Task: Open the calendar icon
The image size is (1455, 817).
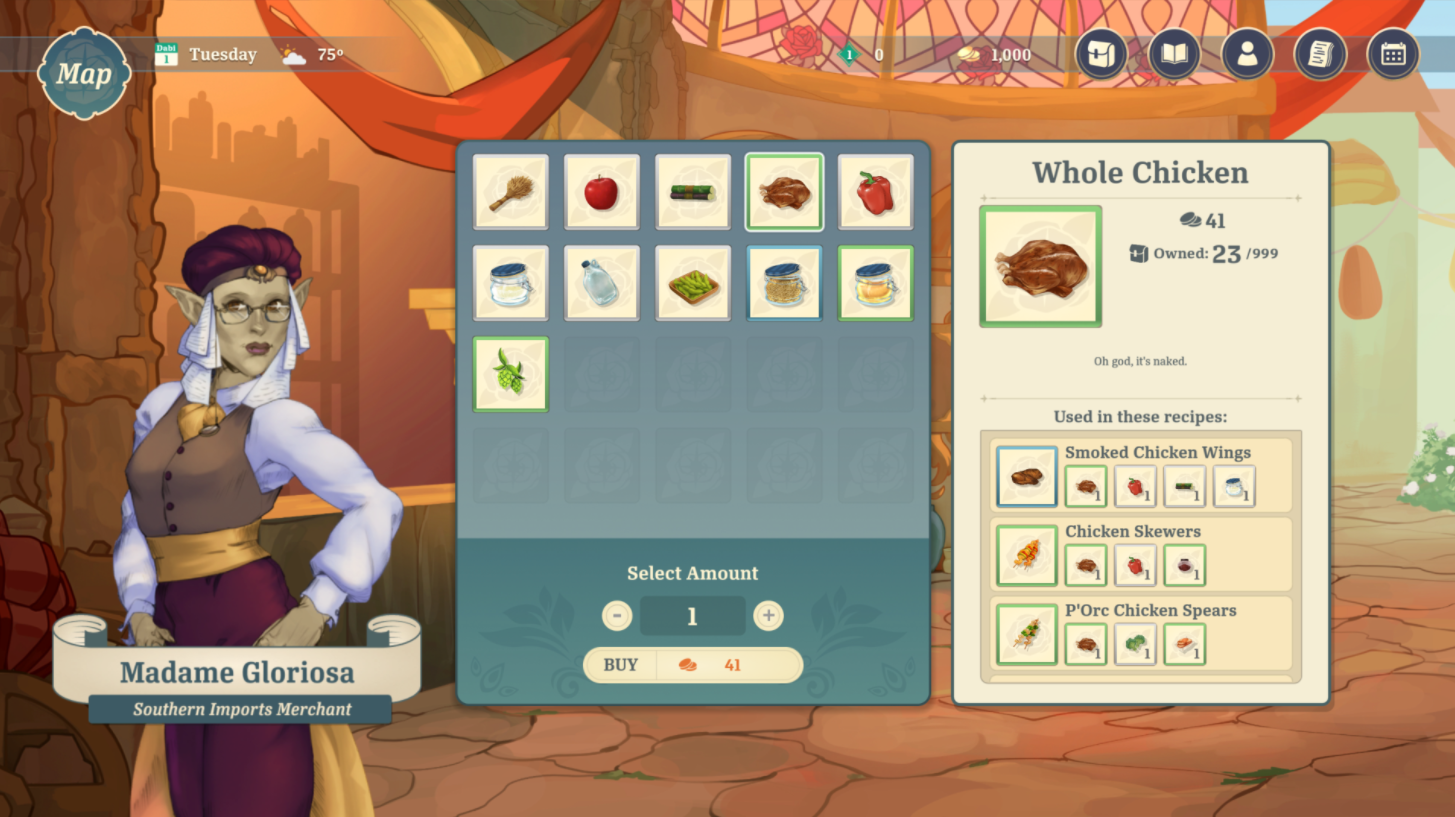Action: [1393, 54]
